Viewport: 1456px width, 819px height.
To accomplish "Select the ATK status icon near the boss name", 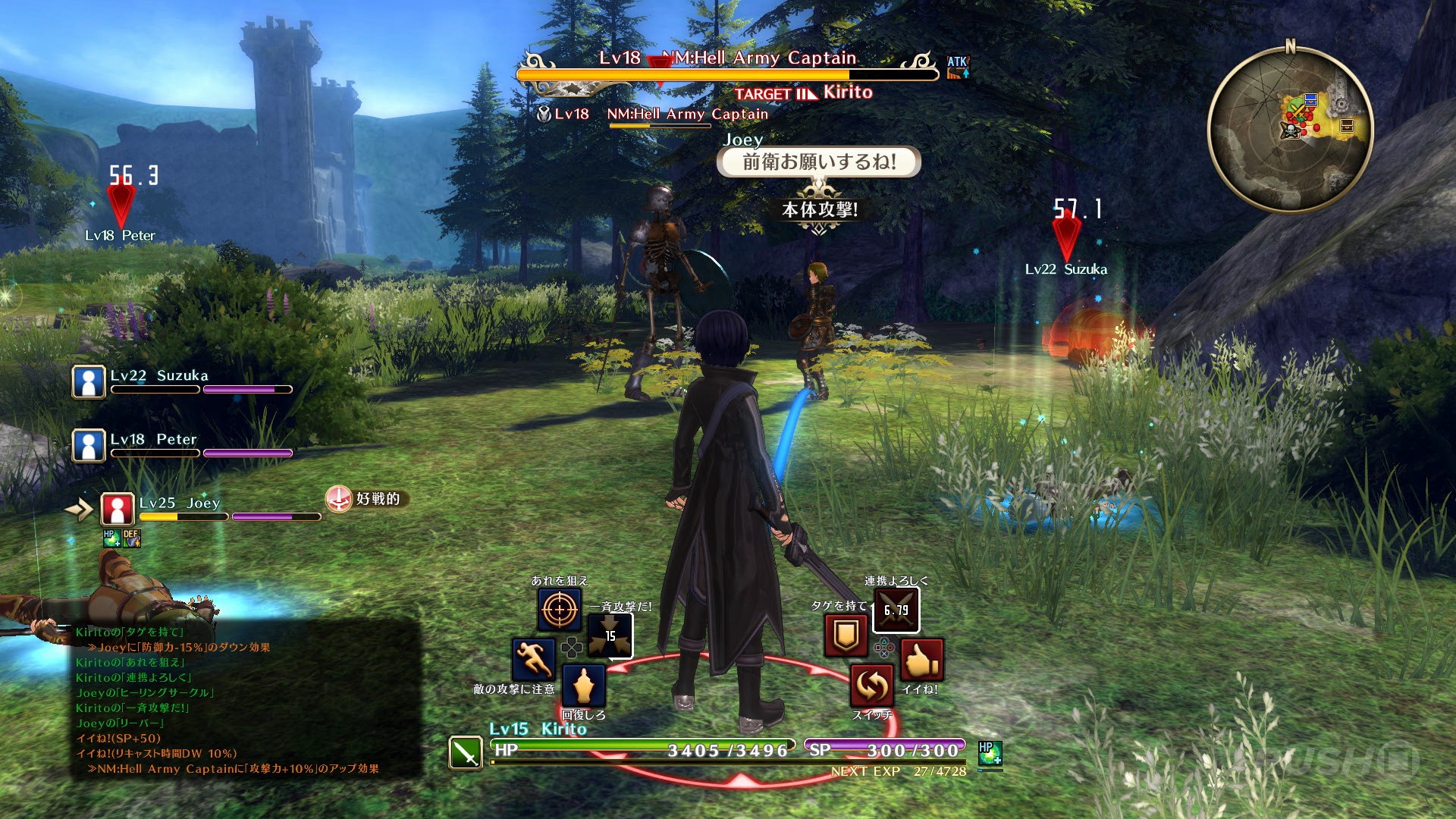I will [x=958, y=68].
